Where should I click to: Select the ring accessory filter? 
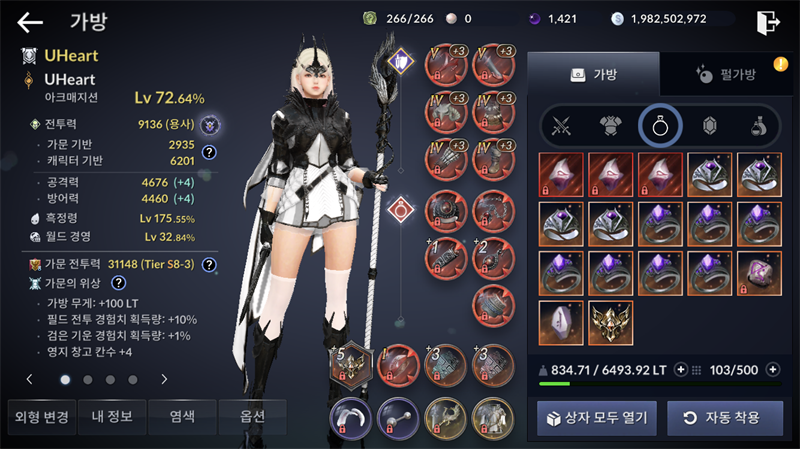coord(660,126)
